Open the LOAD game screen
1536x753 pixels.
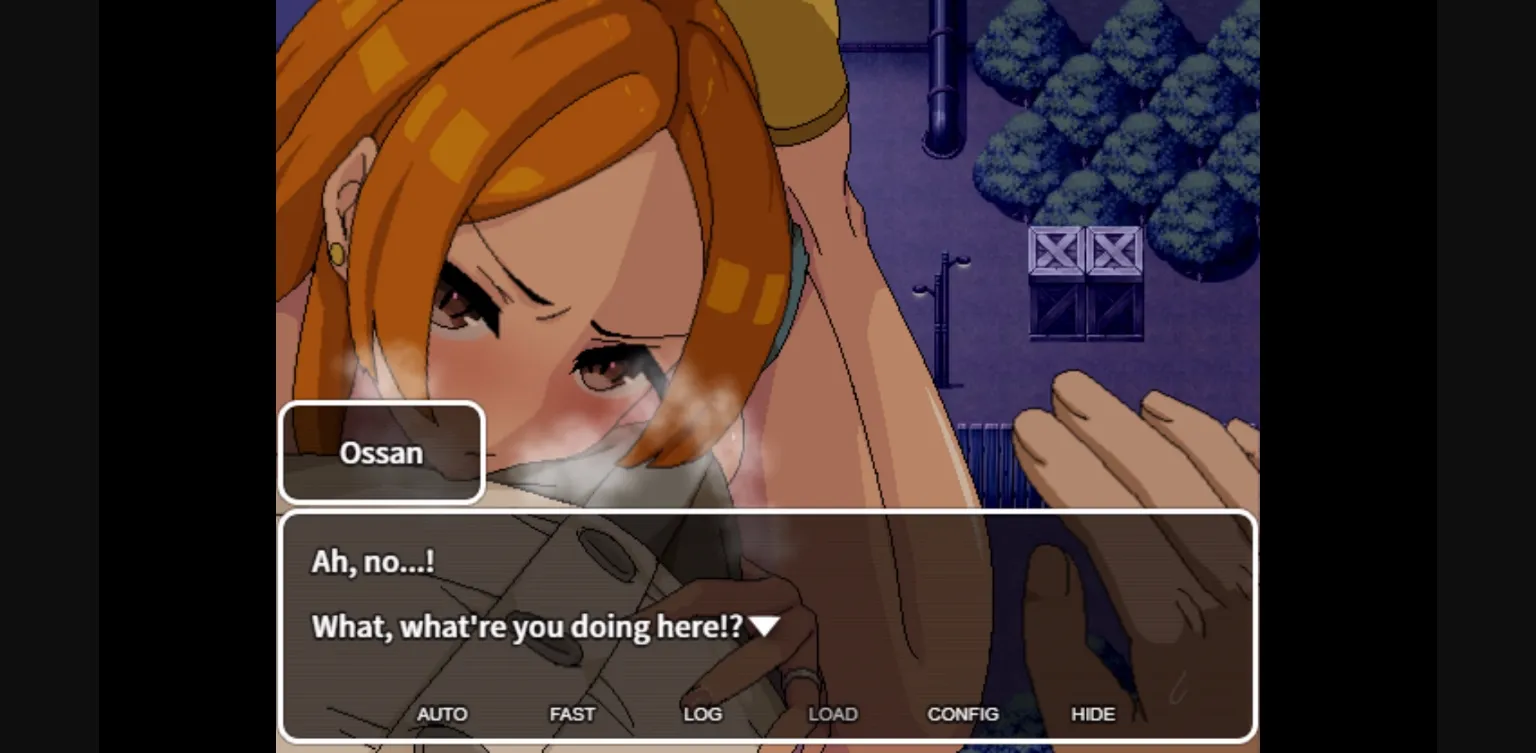[x=832, y=714]
